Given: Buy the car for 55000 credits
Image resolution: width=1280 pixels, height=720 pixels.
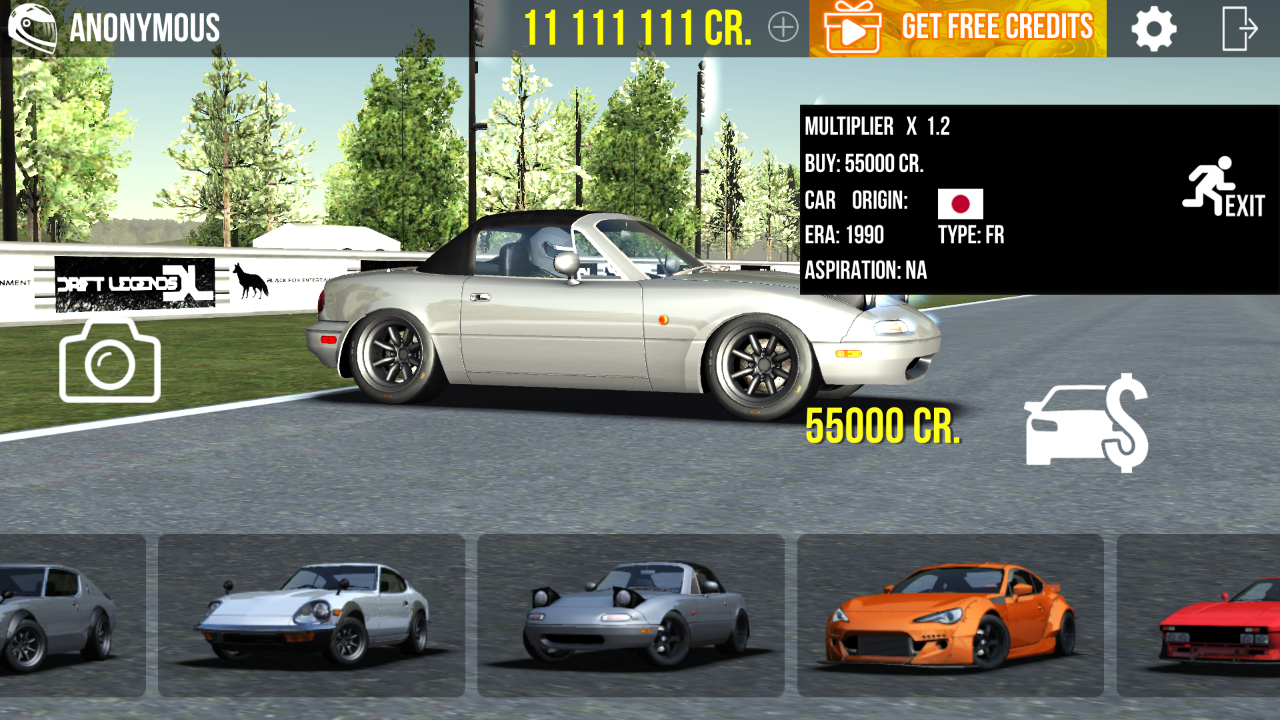Looking at the screenshot, I should (1085, 422).
